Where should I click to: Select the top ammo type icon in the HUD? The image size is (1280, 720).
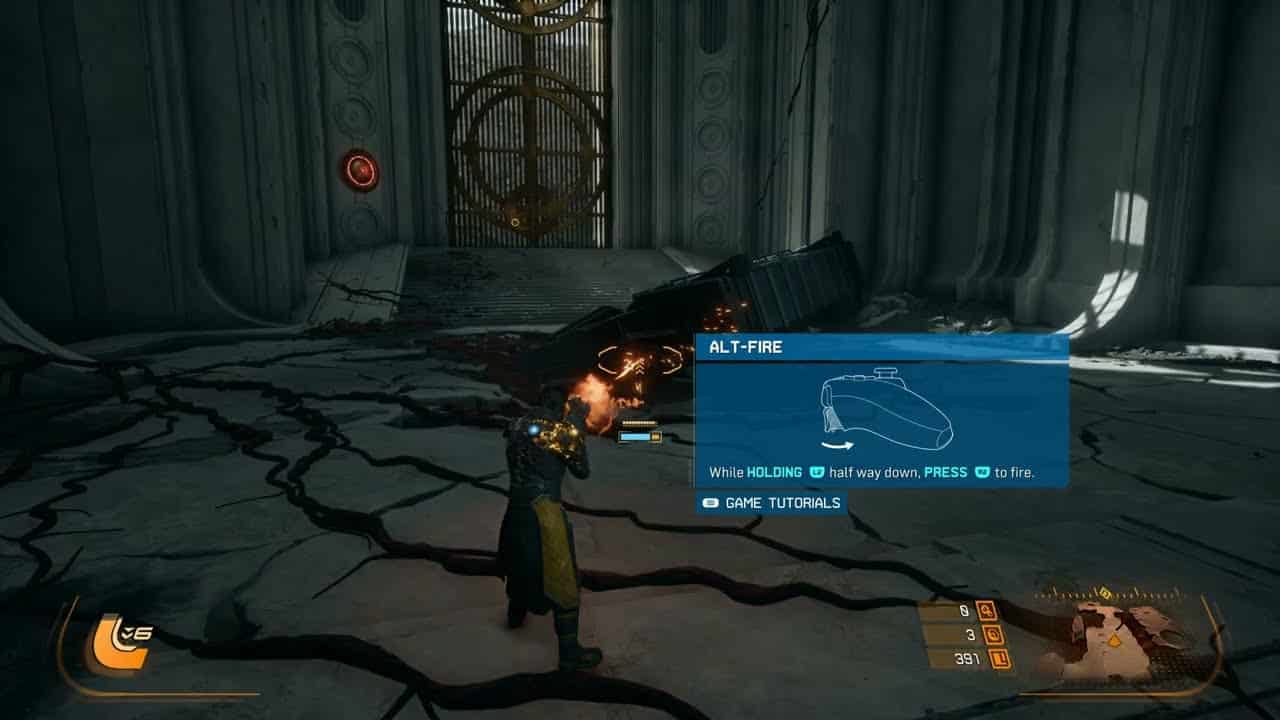coord(987,611)
